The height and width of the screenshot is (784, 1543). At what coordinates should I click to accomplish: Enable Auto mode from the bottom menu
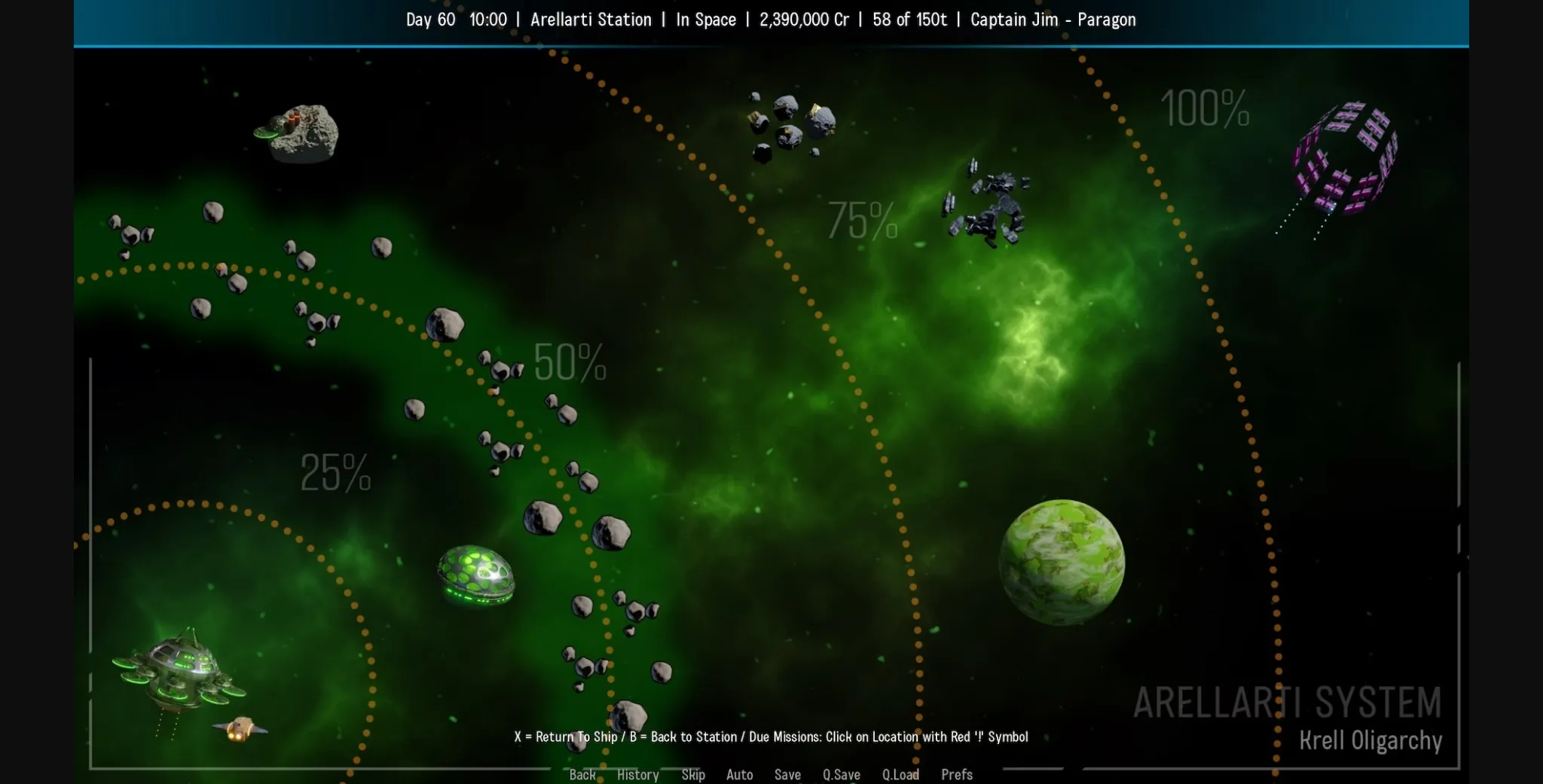(740, 774)
